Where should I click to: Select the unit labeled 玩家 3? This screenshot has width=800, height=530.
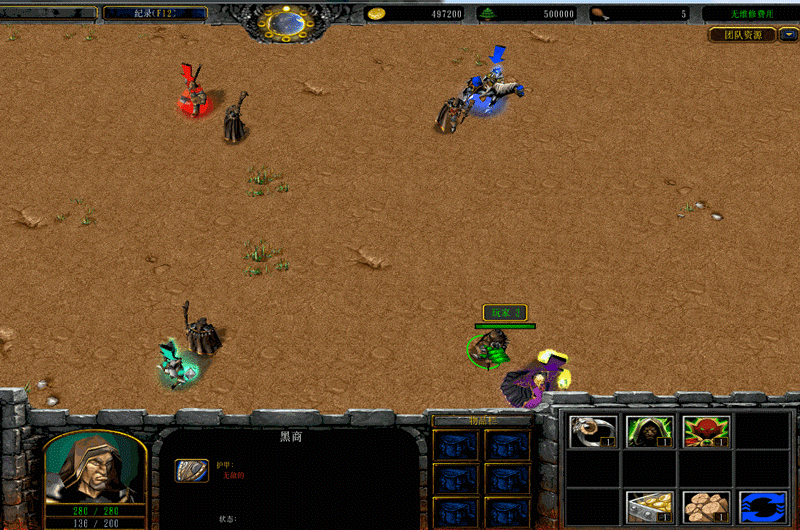pos(490,350)
